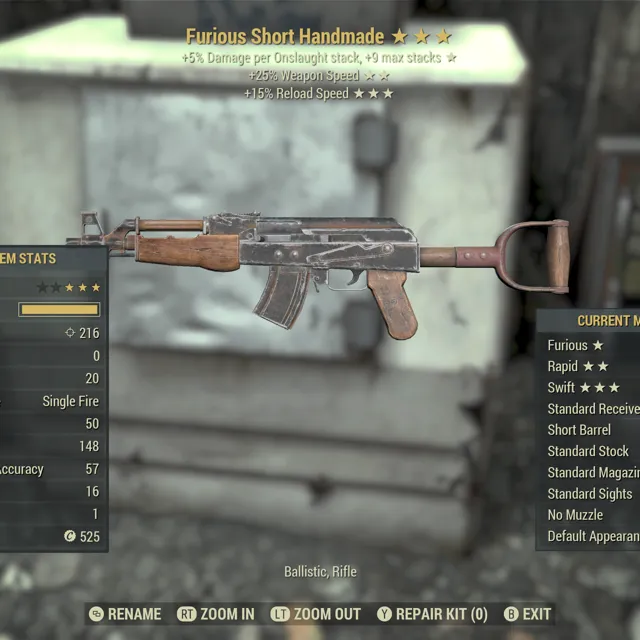Viewport: 640px width, 640px height.
Task: Choose the Rename option for this weapon
Action: coord(125,614)
